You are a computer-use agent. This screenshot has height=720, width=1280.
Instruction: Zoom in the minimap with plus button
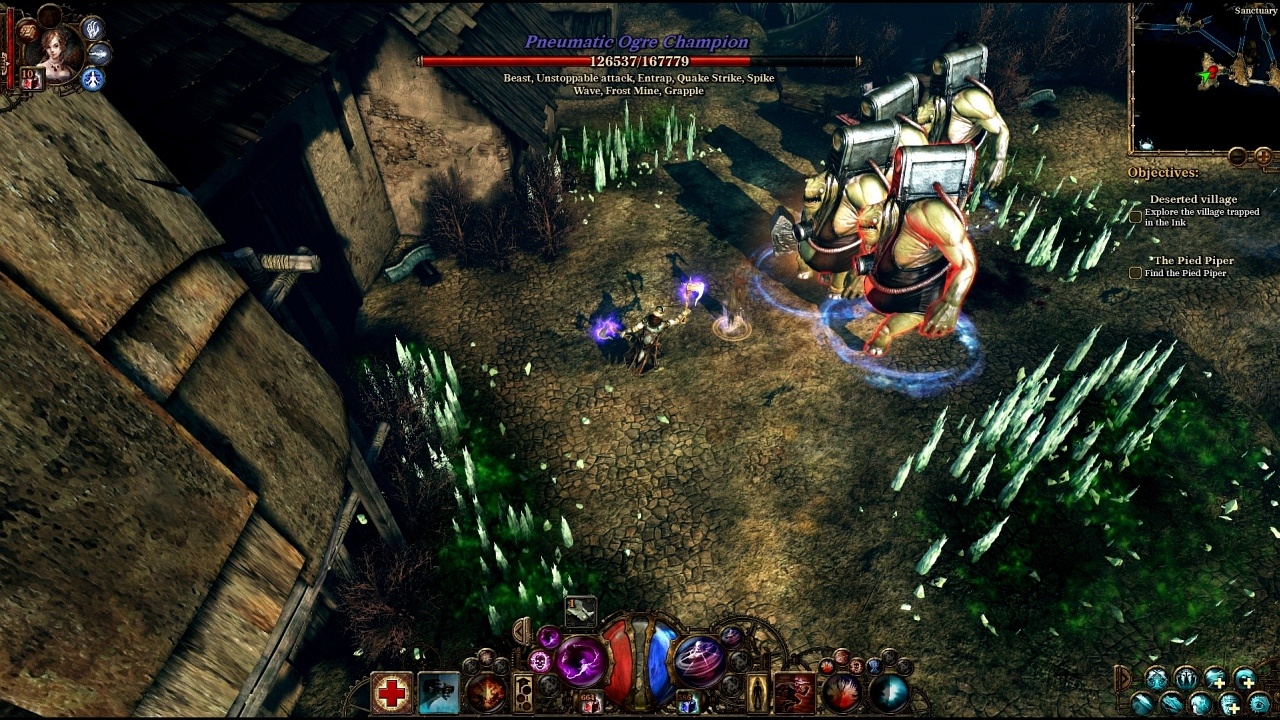coord(1263,156)
